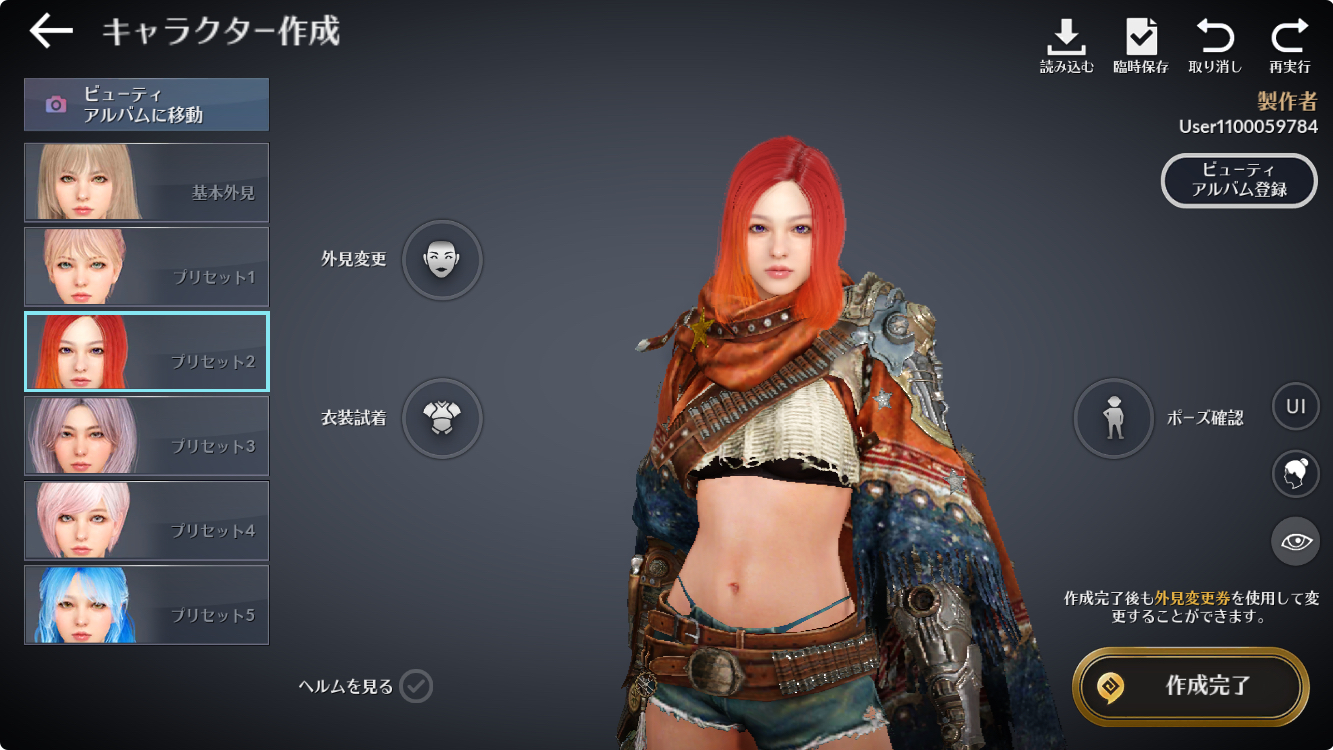Go back using the top-left arrow
This screenshot has height=750, width=1333.
51,32
